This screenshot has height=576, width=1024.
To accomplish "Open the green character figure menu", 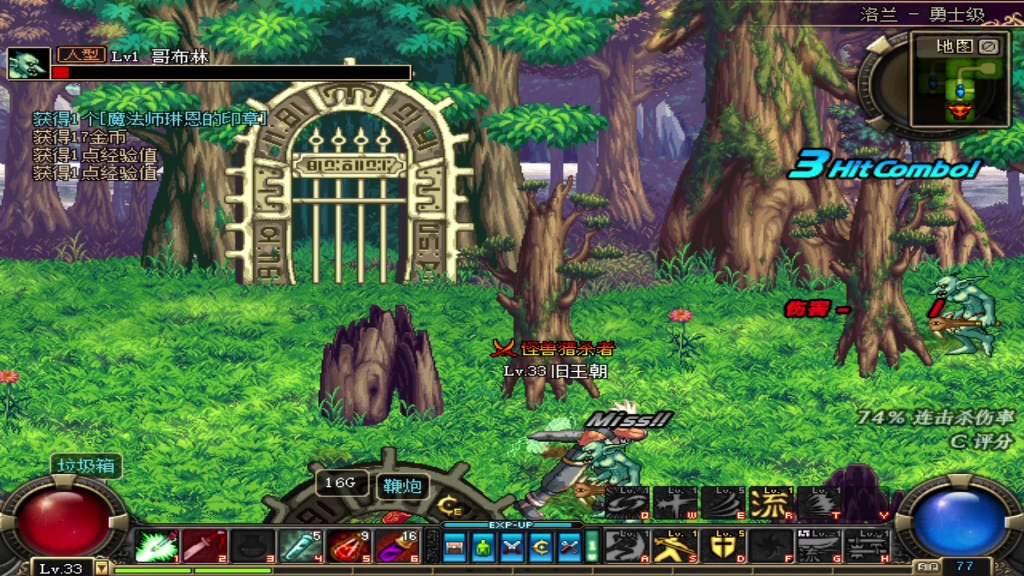I will (x=484, y=546).
